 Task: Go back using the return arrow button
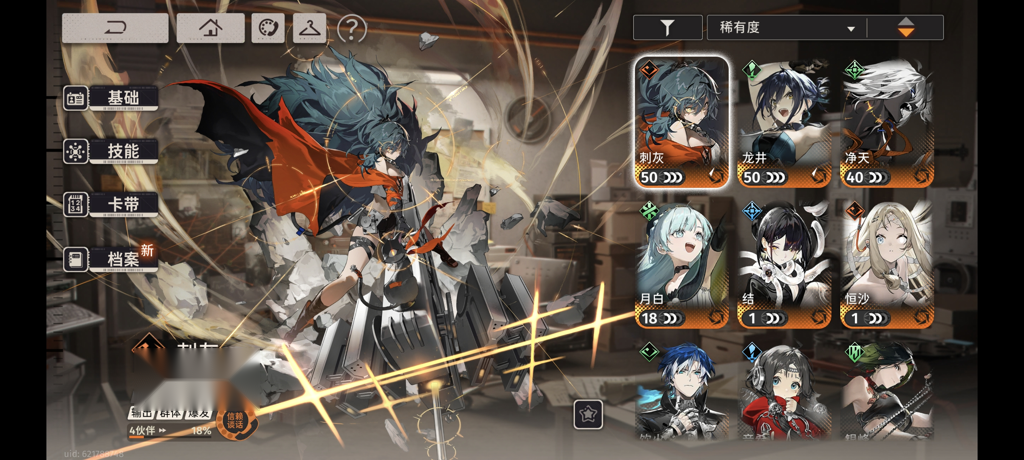click(x=115, y=28)
